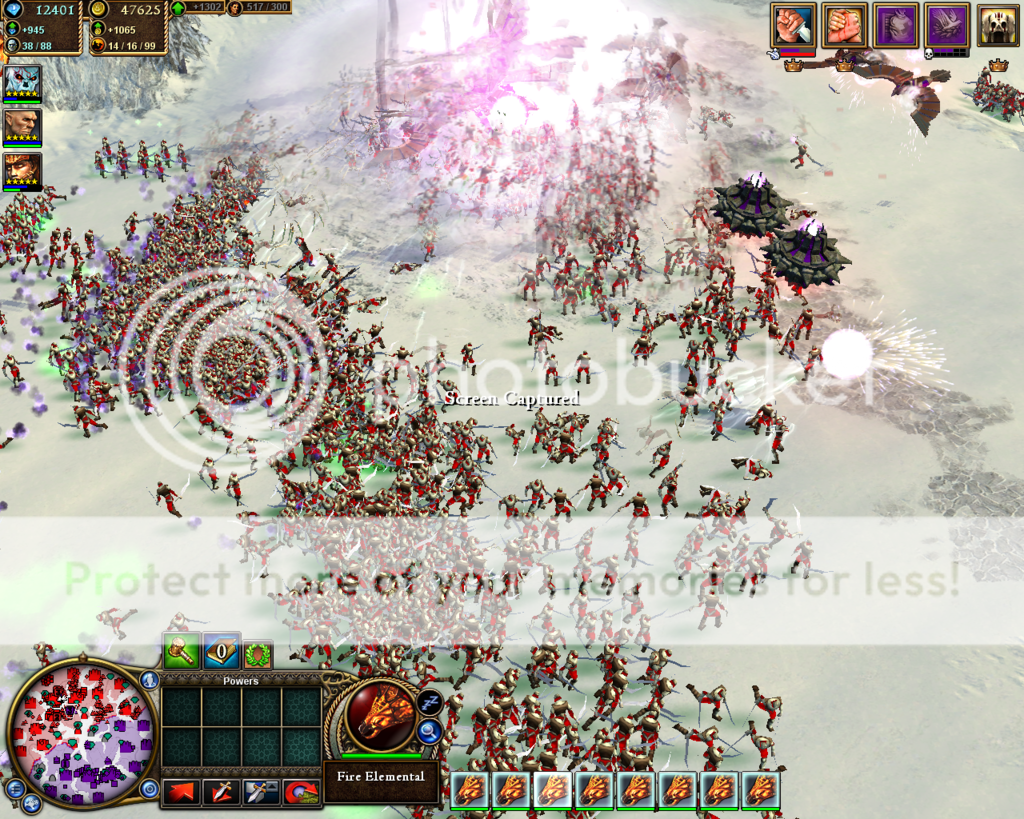This screenshot has width=1024, height=819.
Task: Open the hammer build menu tab
Action: [180, 652]
